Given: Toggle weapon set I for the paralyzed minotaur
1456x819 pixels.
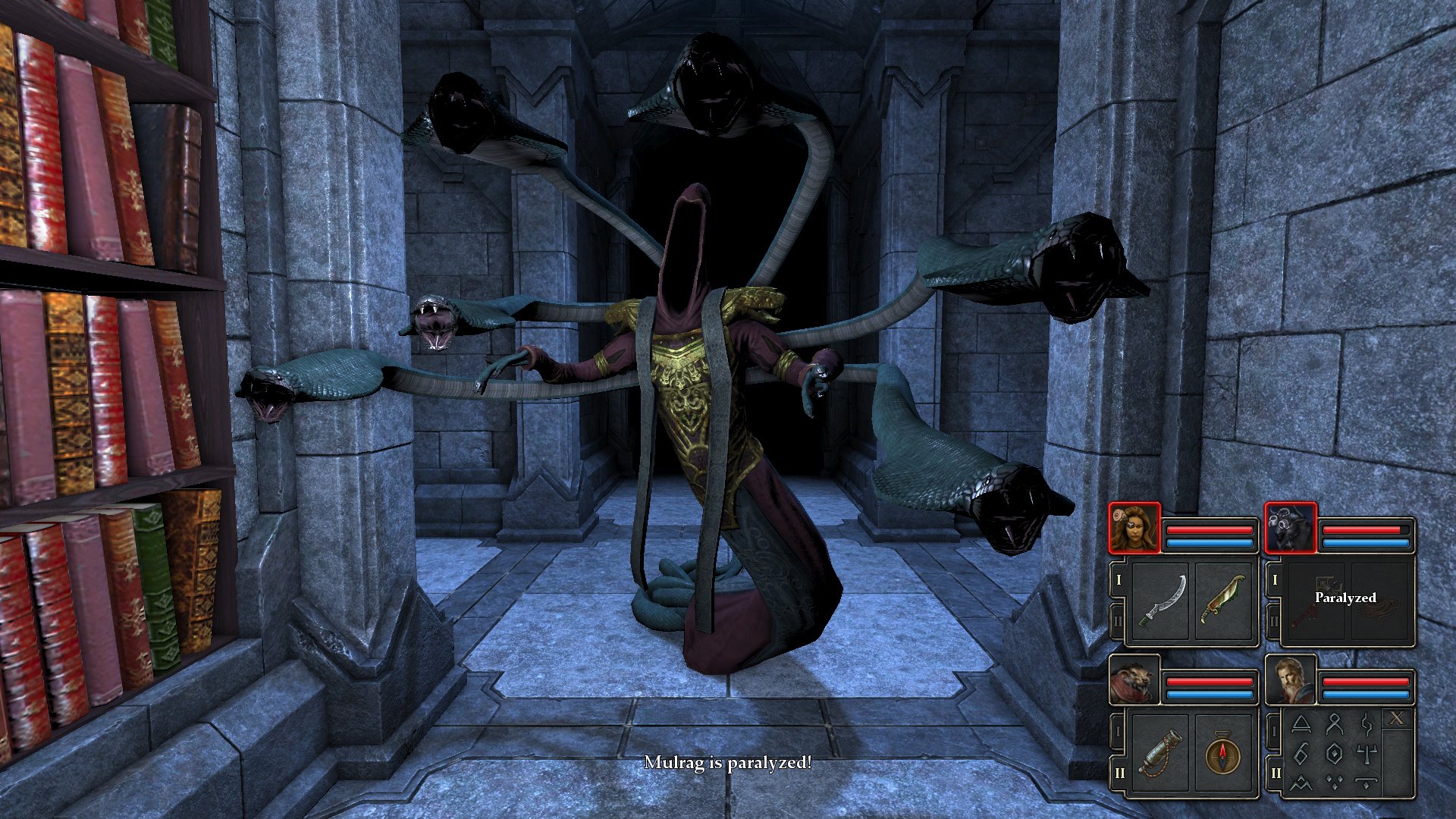Looking at the screenshot, I should click(x=1274, y=580).
